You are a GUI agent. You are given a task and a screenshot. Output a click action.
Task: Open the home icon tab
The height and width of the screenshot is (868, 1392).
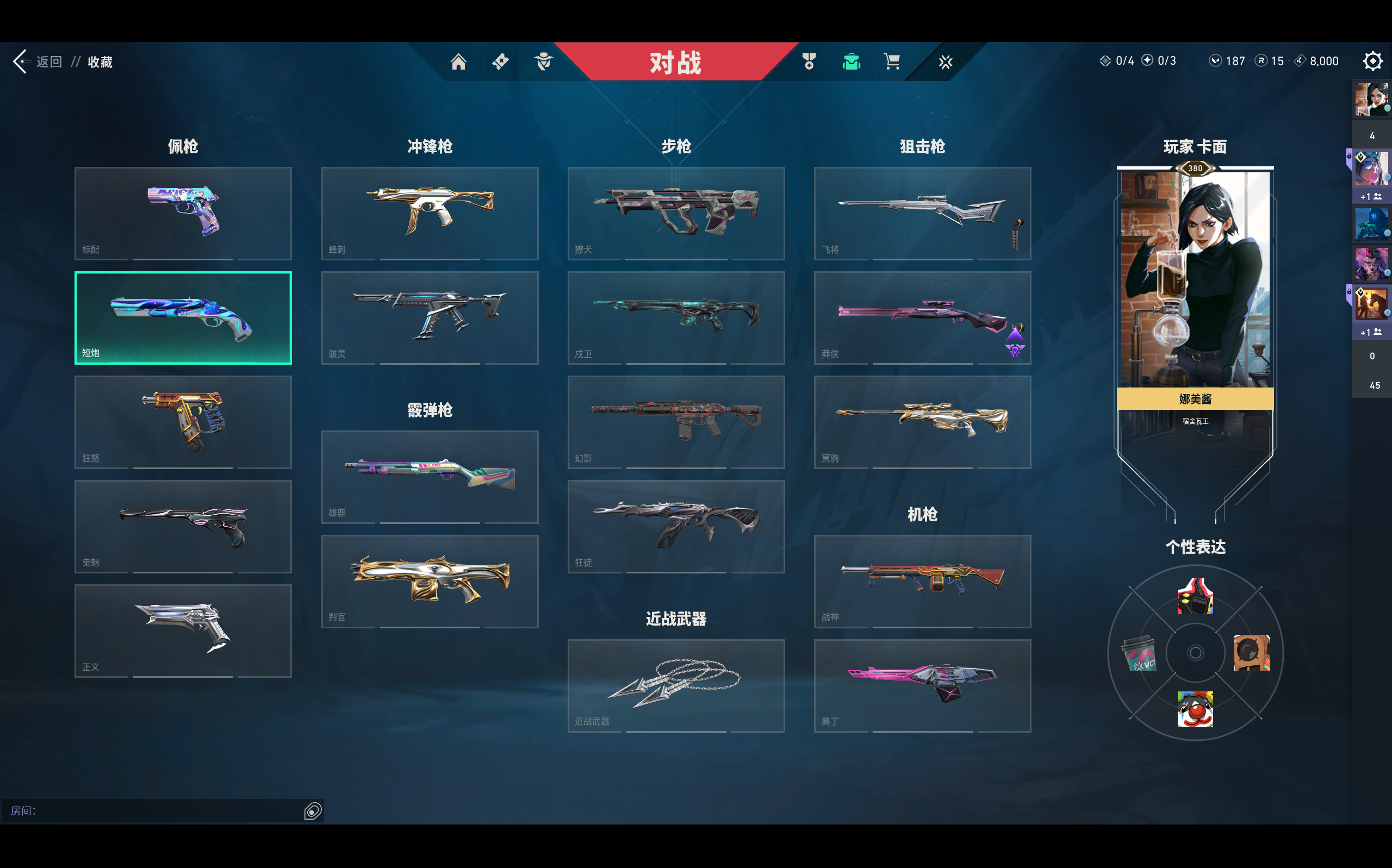click(x=458, y=61)
